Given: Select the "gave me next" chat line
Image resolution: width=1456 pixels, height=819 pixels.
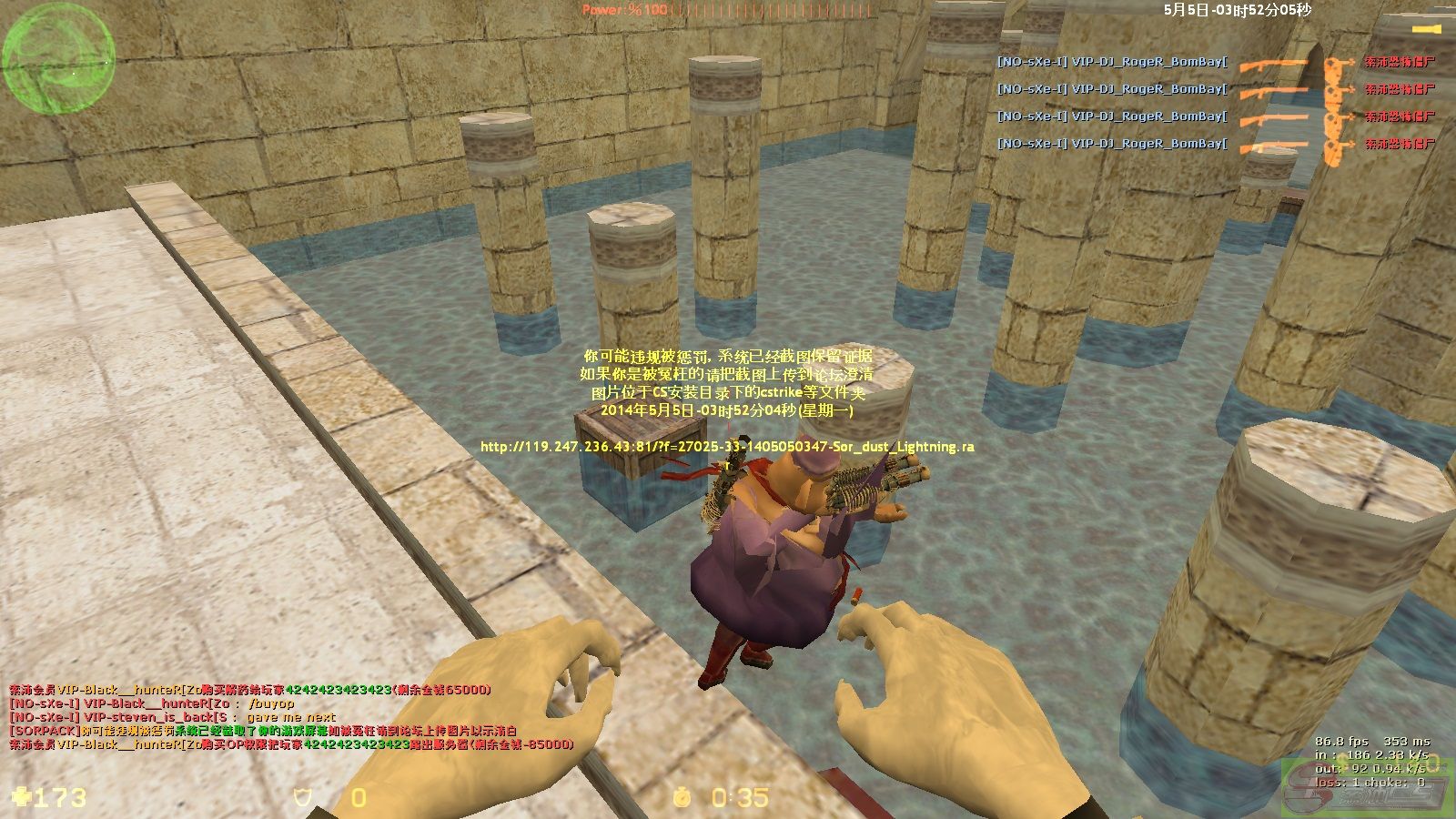Looking at the screenshot, I should click(x=172, y=717).
